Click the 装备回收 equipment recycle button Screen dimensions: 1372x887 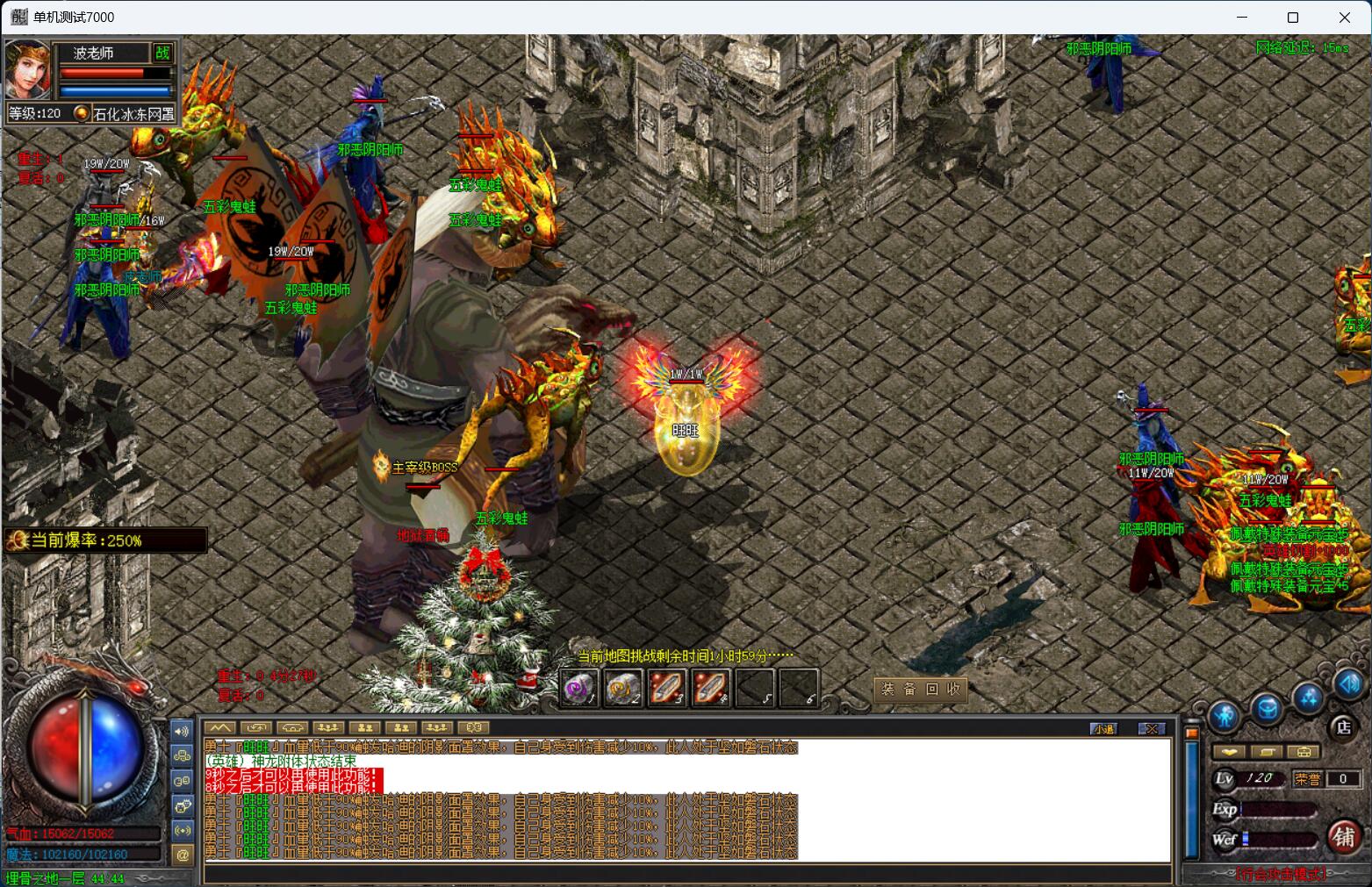(921, 690)
